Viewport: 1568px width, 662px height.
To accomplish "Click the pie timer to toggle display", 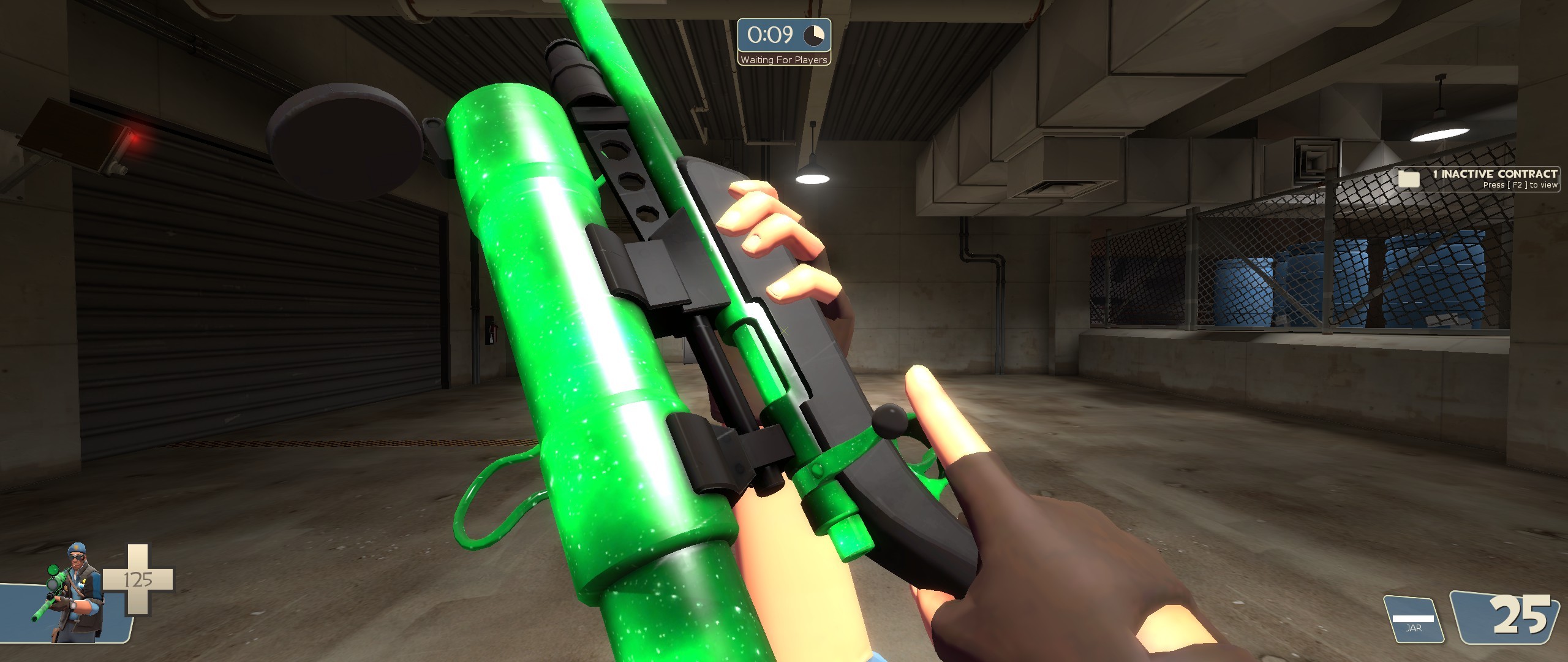I will (x=813, y=37).
